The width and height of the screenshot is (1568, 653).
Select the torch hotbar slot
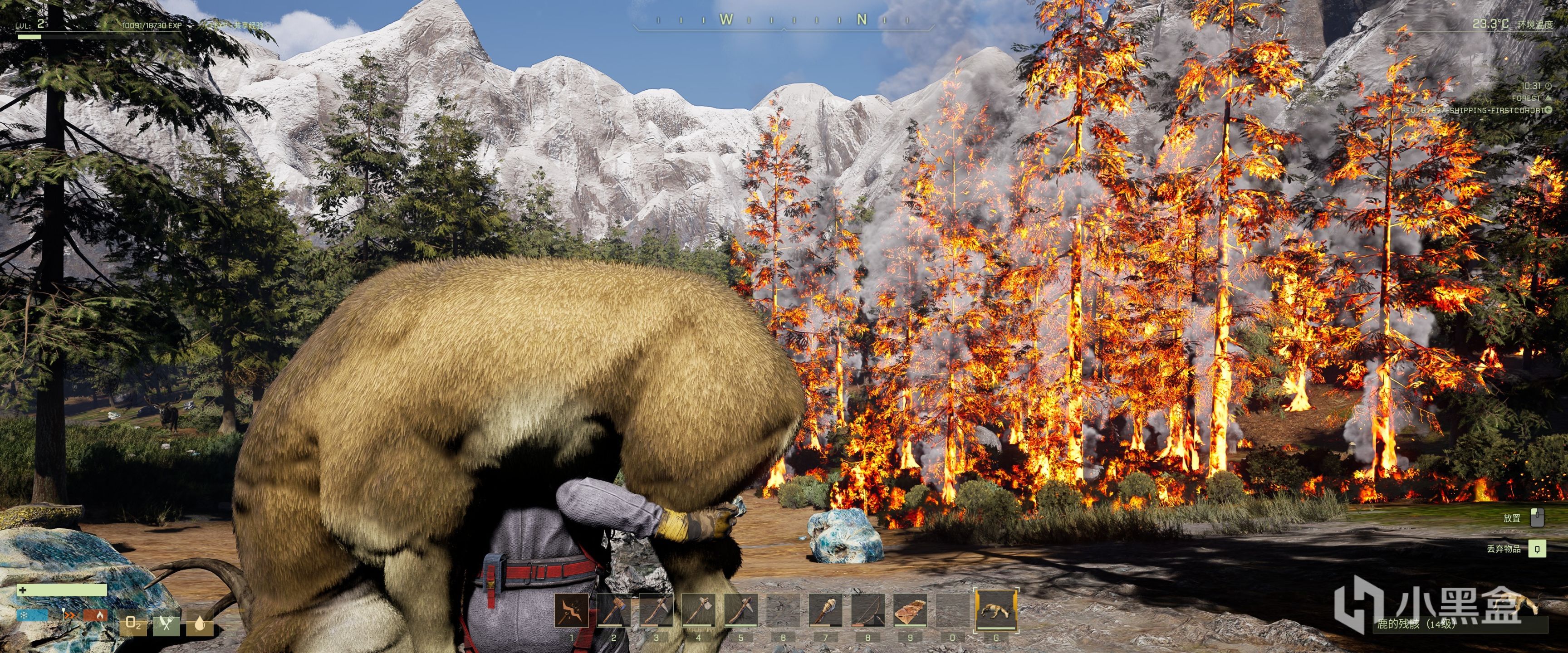[825, 610]
